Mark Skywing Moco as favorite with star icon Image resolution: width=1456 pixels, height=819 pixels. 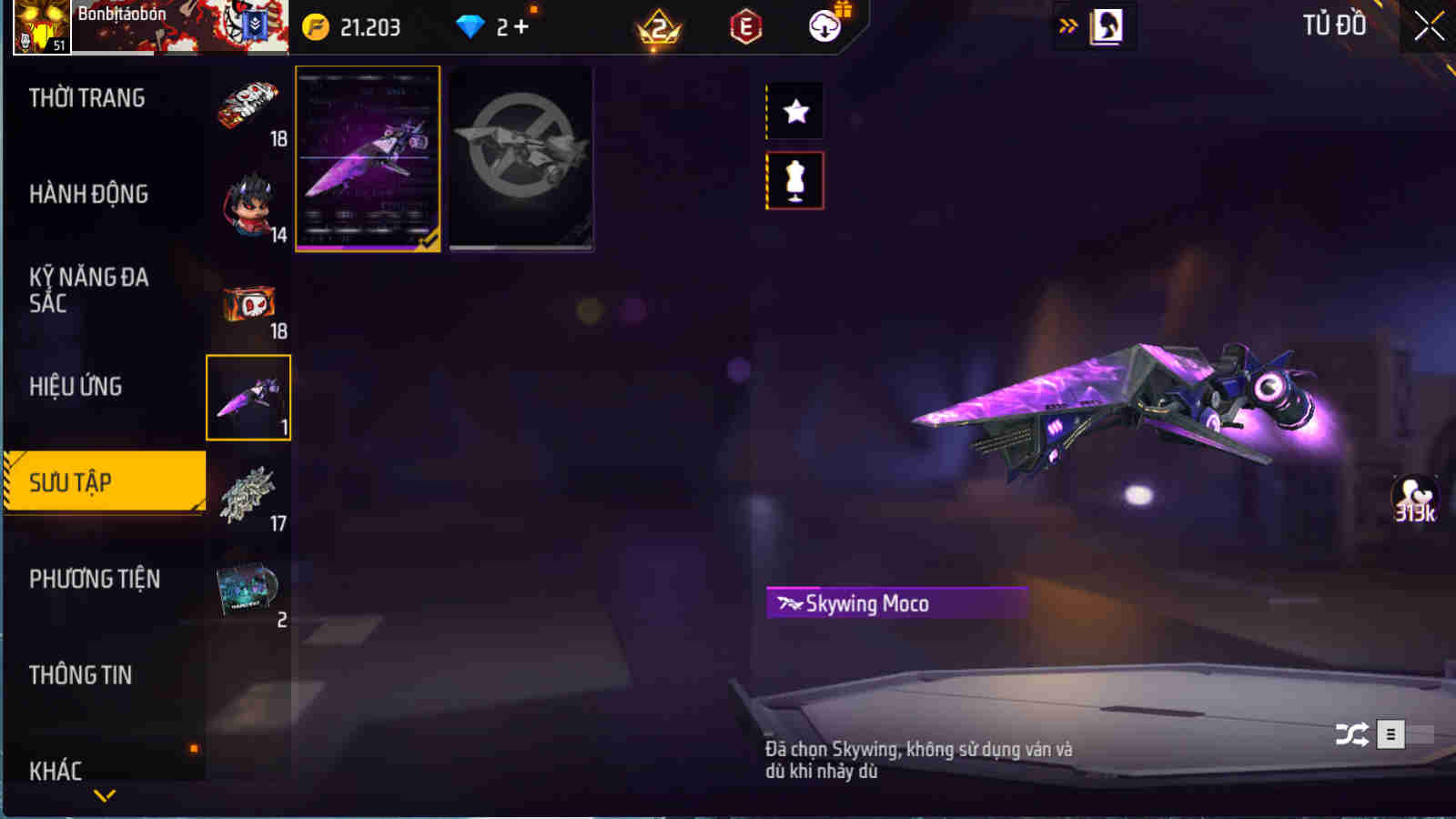795,112
